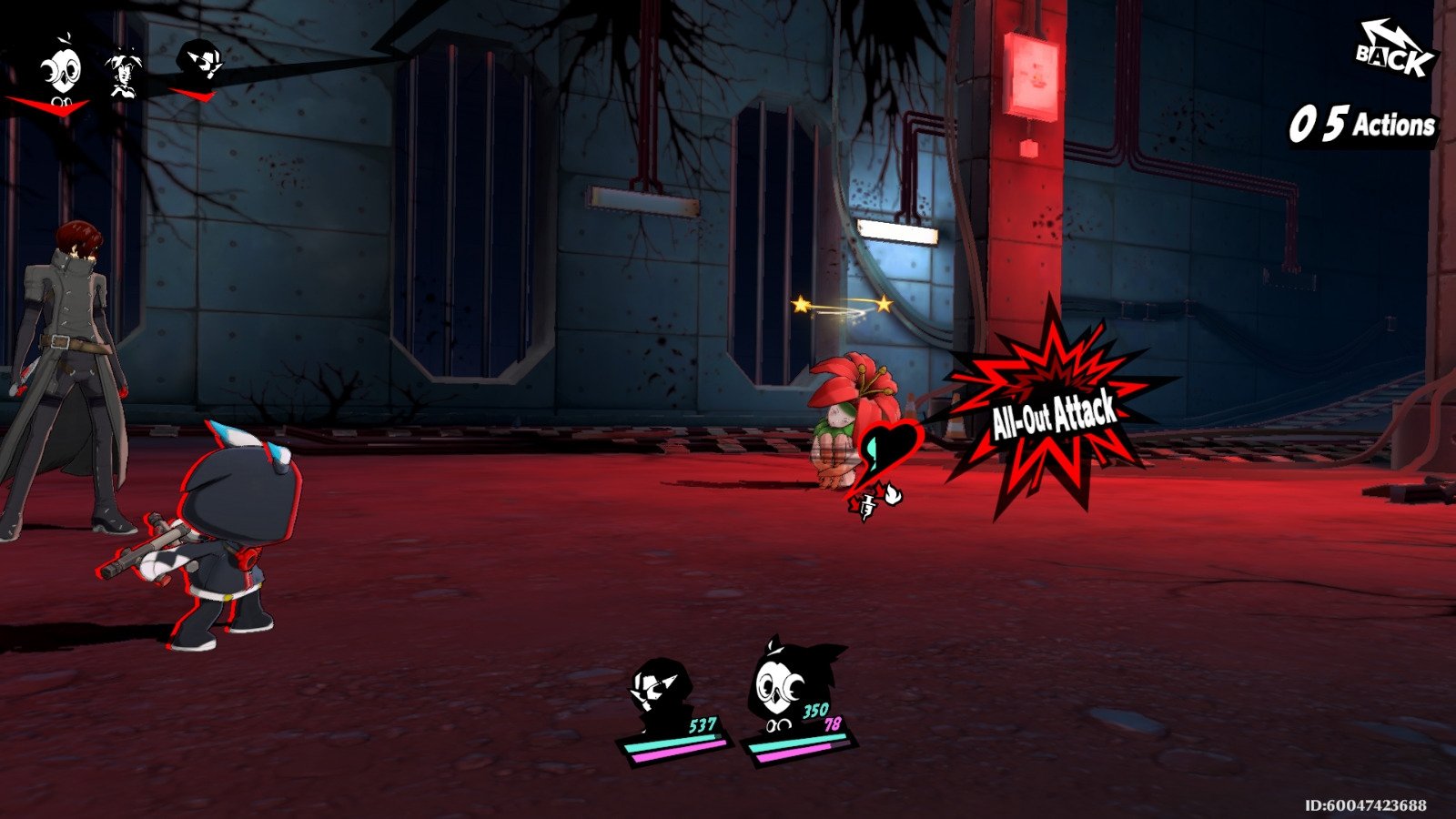Select Joker's portrait icon top left
1456x819 pixels.
198,59
